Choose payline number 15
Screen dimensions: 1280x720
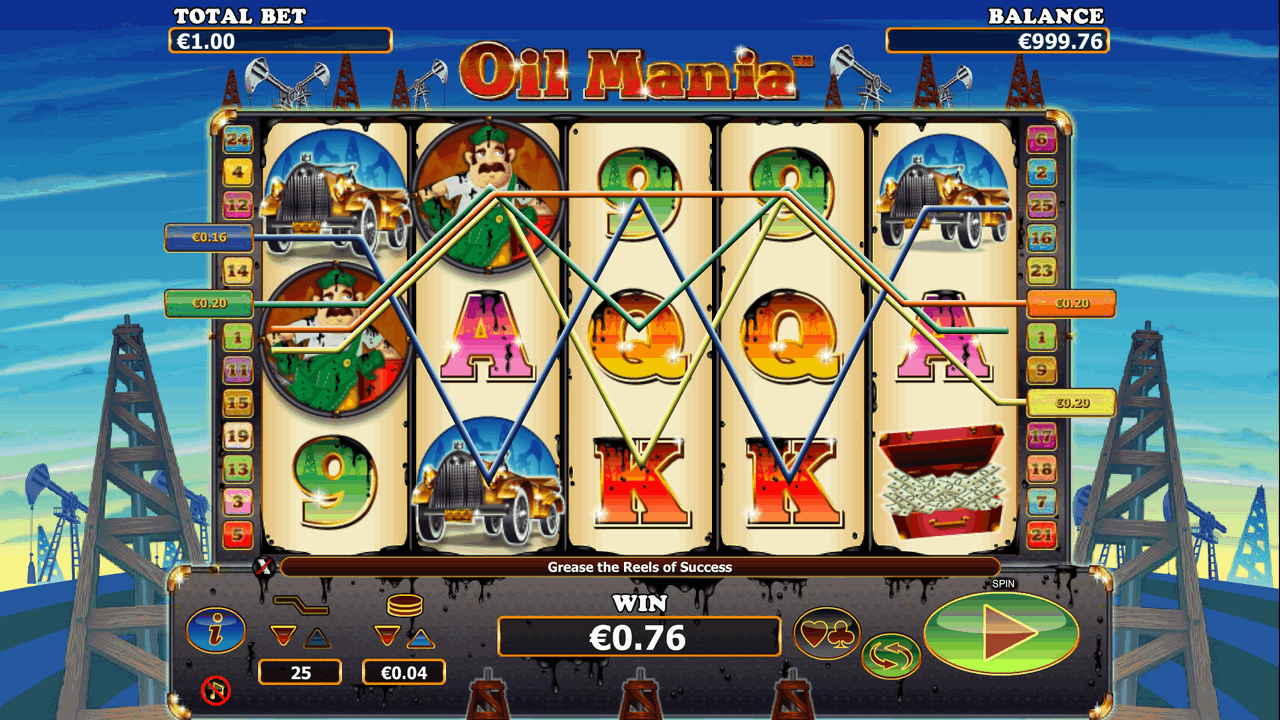pyautogui.click(x=238, y=403)
